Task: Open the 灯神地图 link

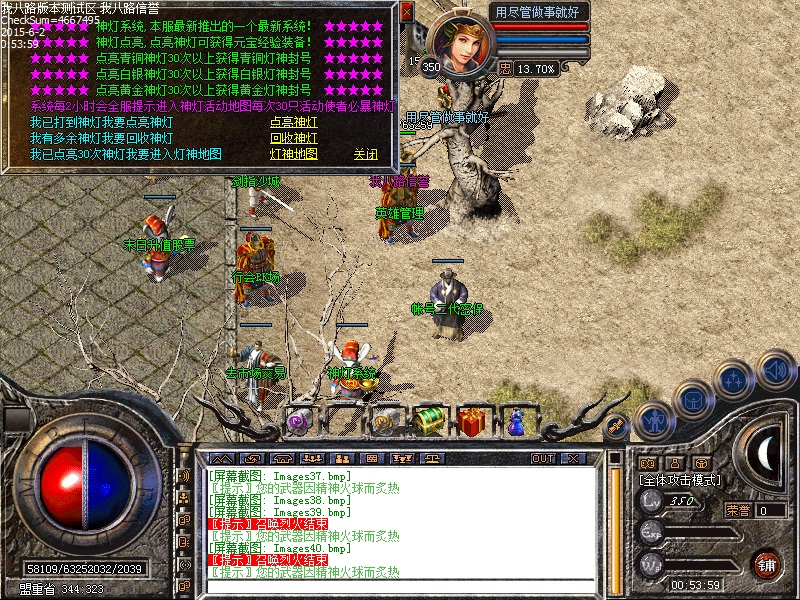Action: [x=293, y=155]
